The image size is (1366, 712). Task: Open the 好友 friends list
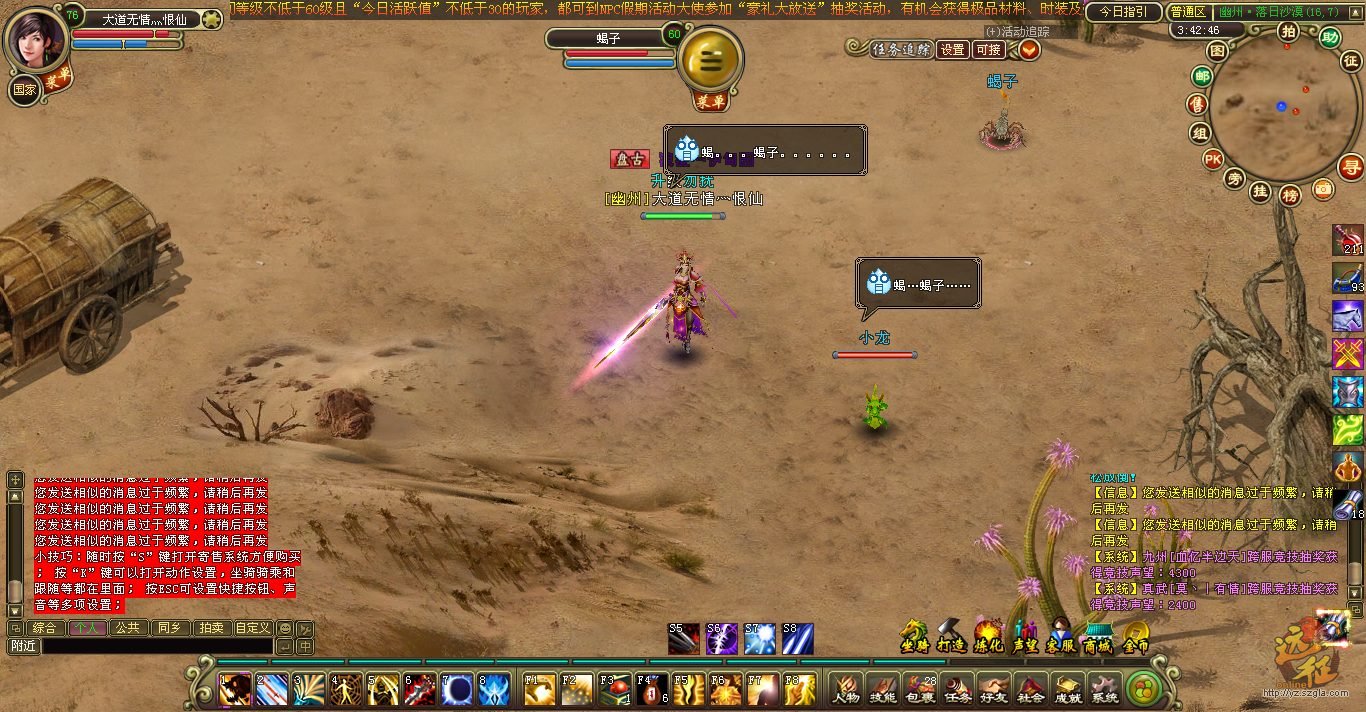994,688
